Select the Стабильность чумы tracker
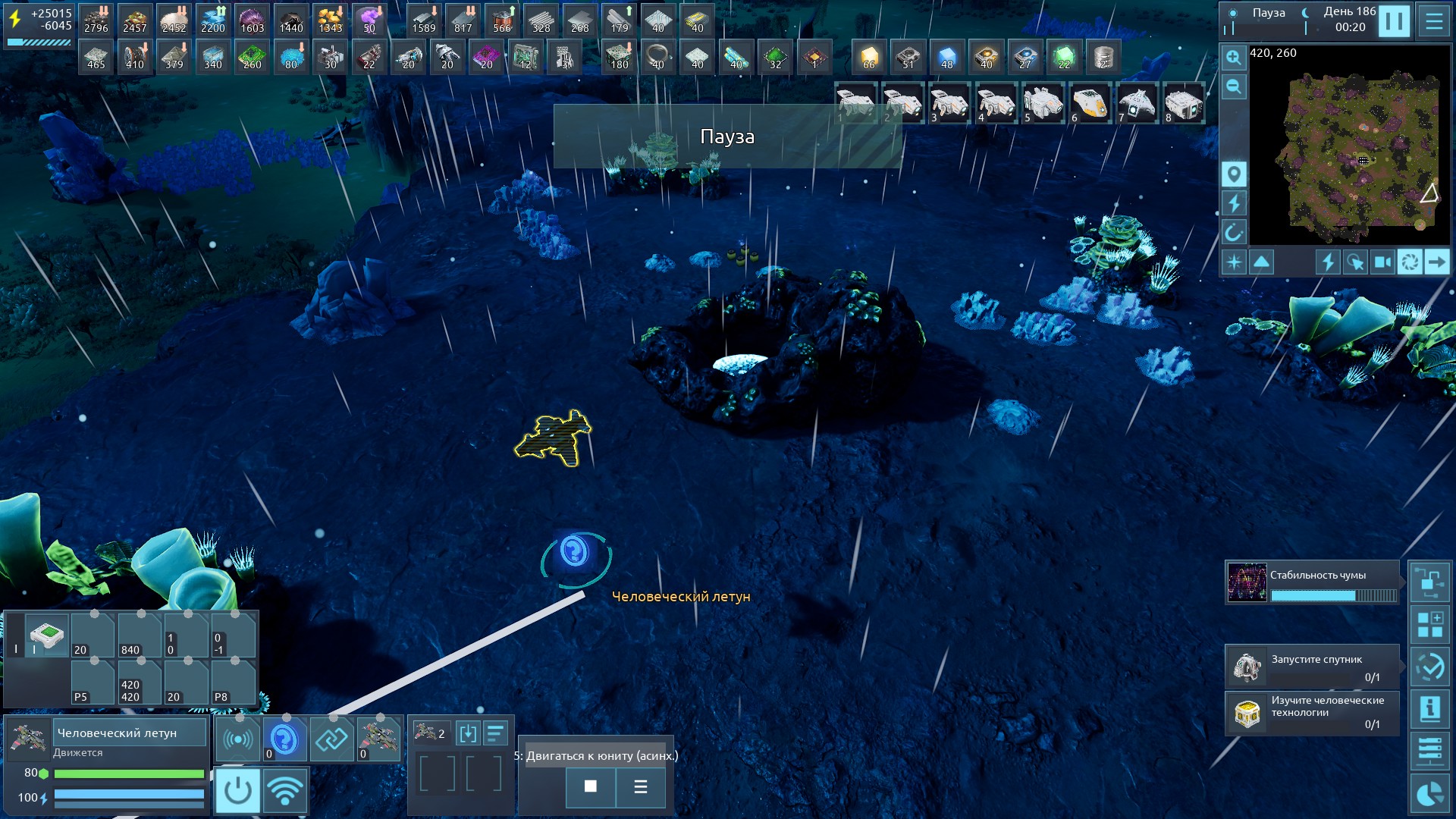Viewport: 1456px width, 819px height. point(1313,582)
